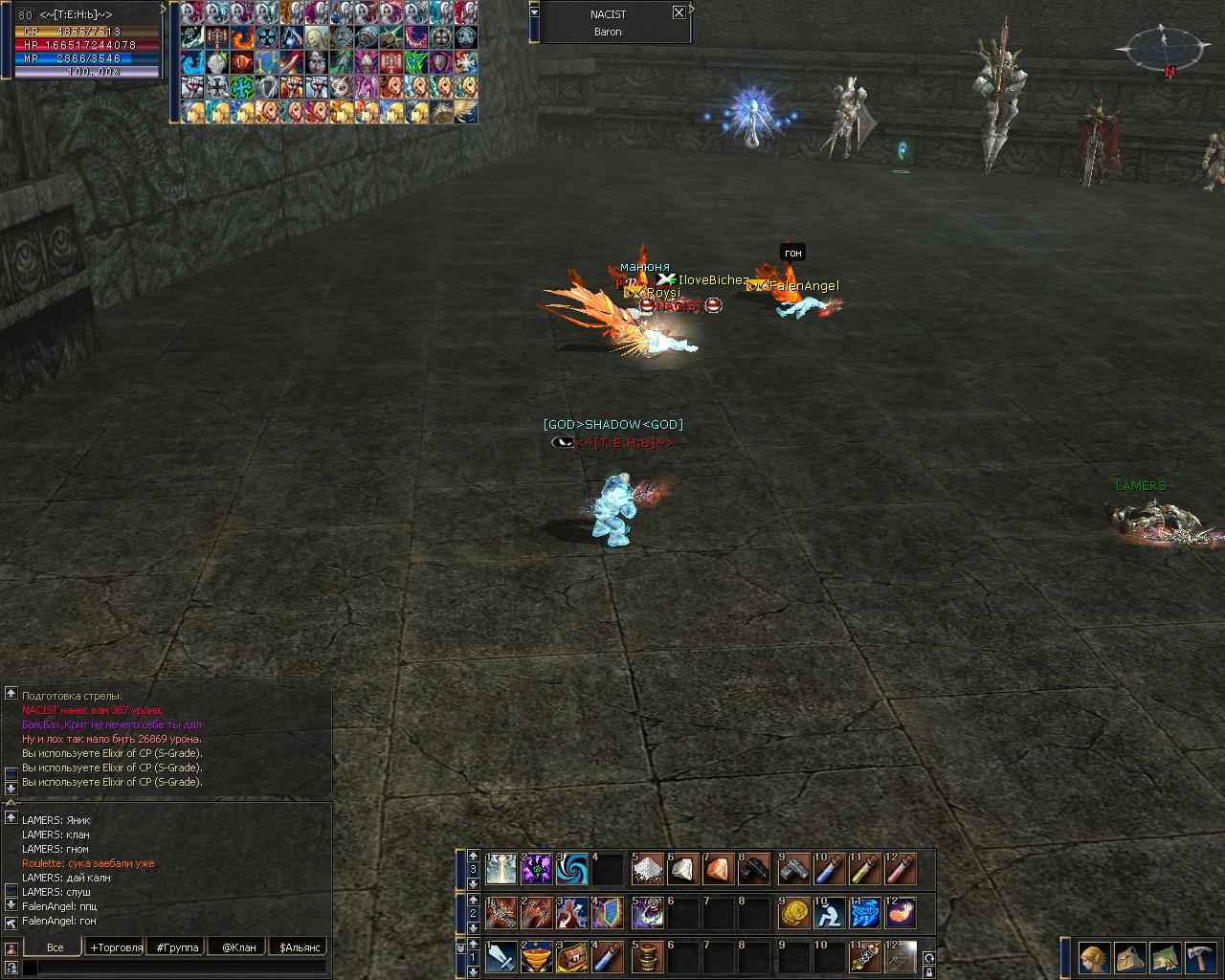Select the @Клан chat tab
Image resolution: width=1225 pixels, height=980 pixels.
click(238, 947)
